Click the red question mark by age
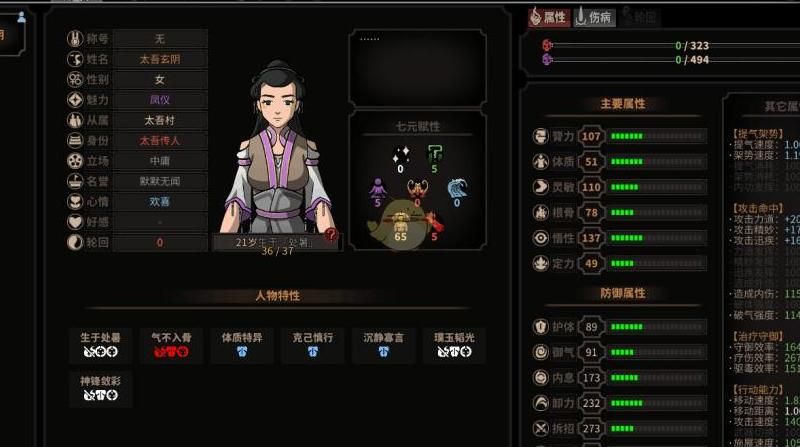The height and width of the screenshot is (447, 800). [331, 235]
